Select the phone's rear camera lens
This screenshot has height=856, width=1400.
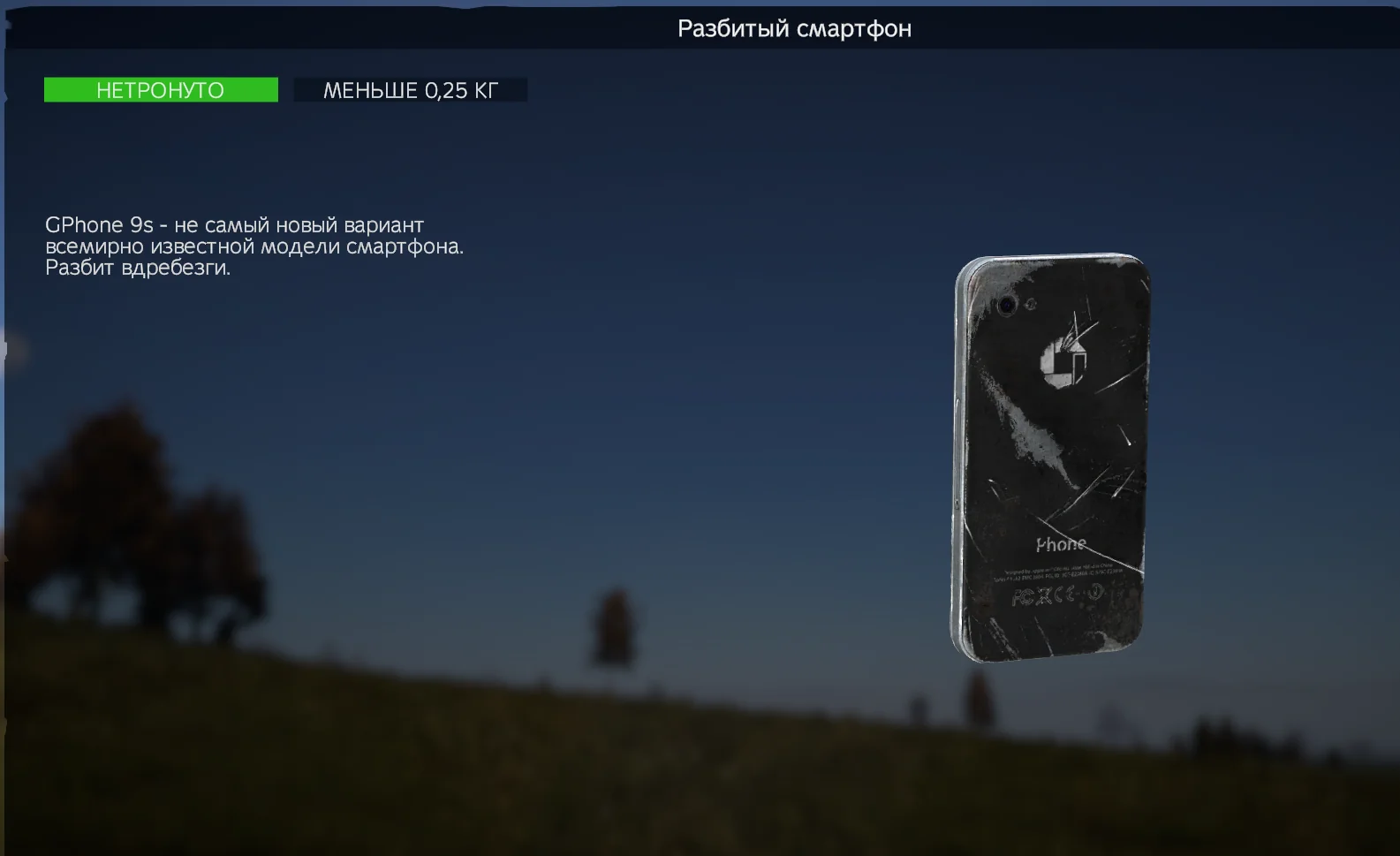click(1007, 305)
